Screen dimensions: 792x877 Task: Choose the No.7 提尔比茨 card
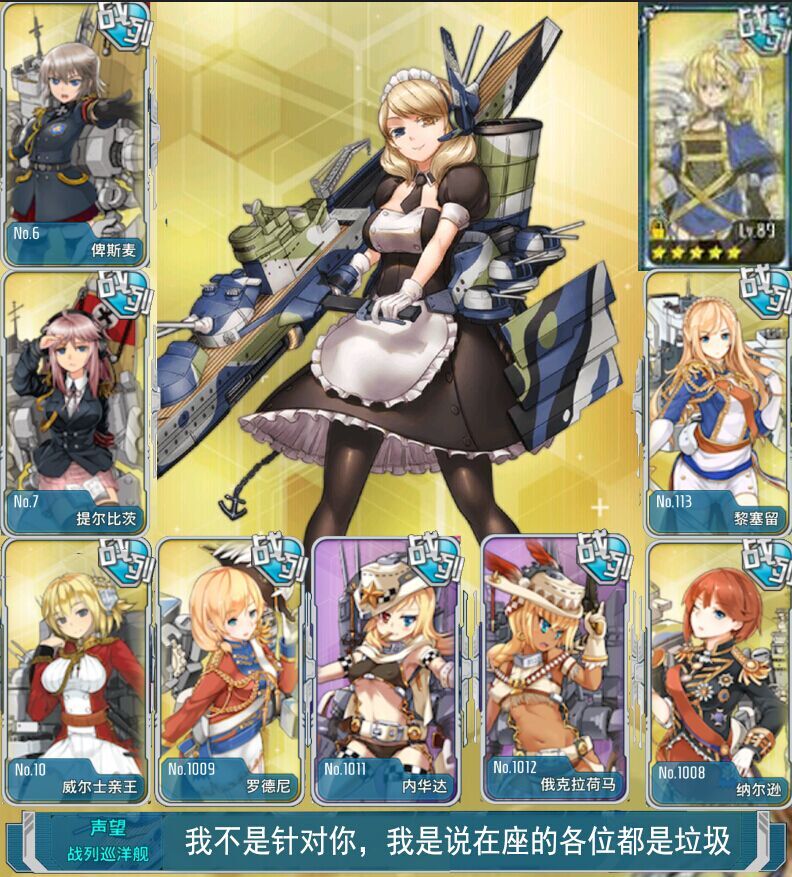point(76,402)
